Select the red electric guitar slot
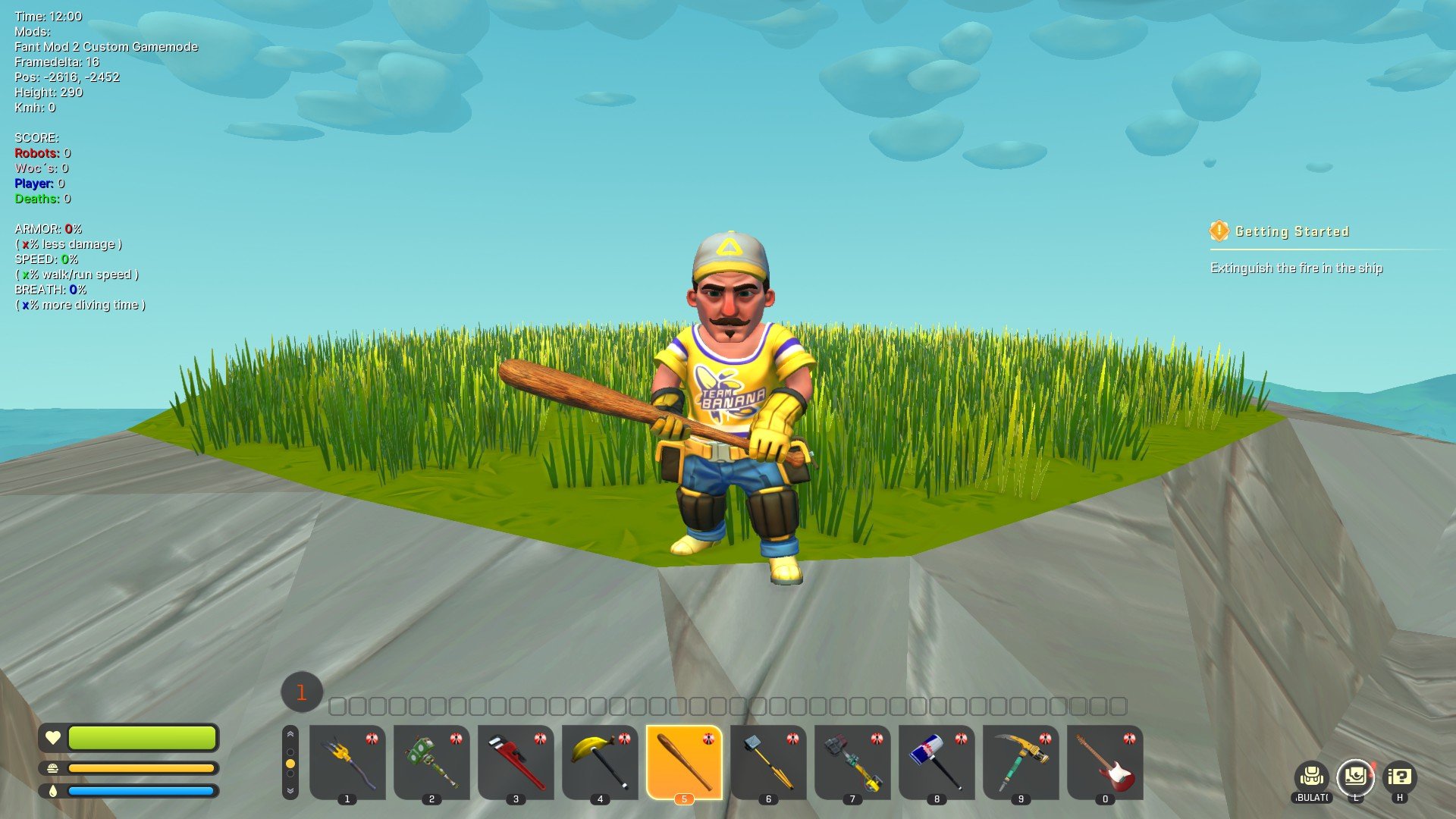This screenshot has width=1456, height=819. click(1105, 761)
